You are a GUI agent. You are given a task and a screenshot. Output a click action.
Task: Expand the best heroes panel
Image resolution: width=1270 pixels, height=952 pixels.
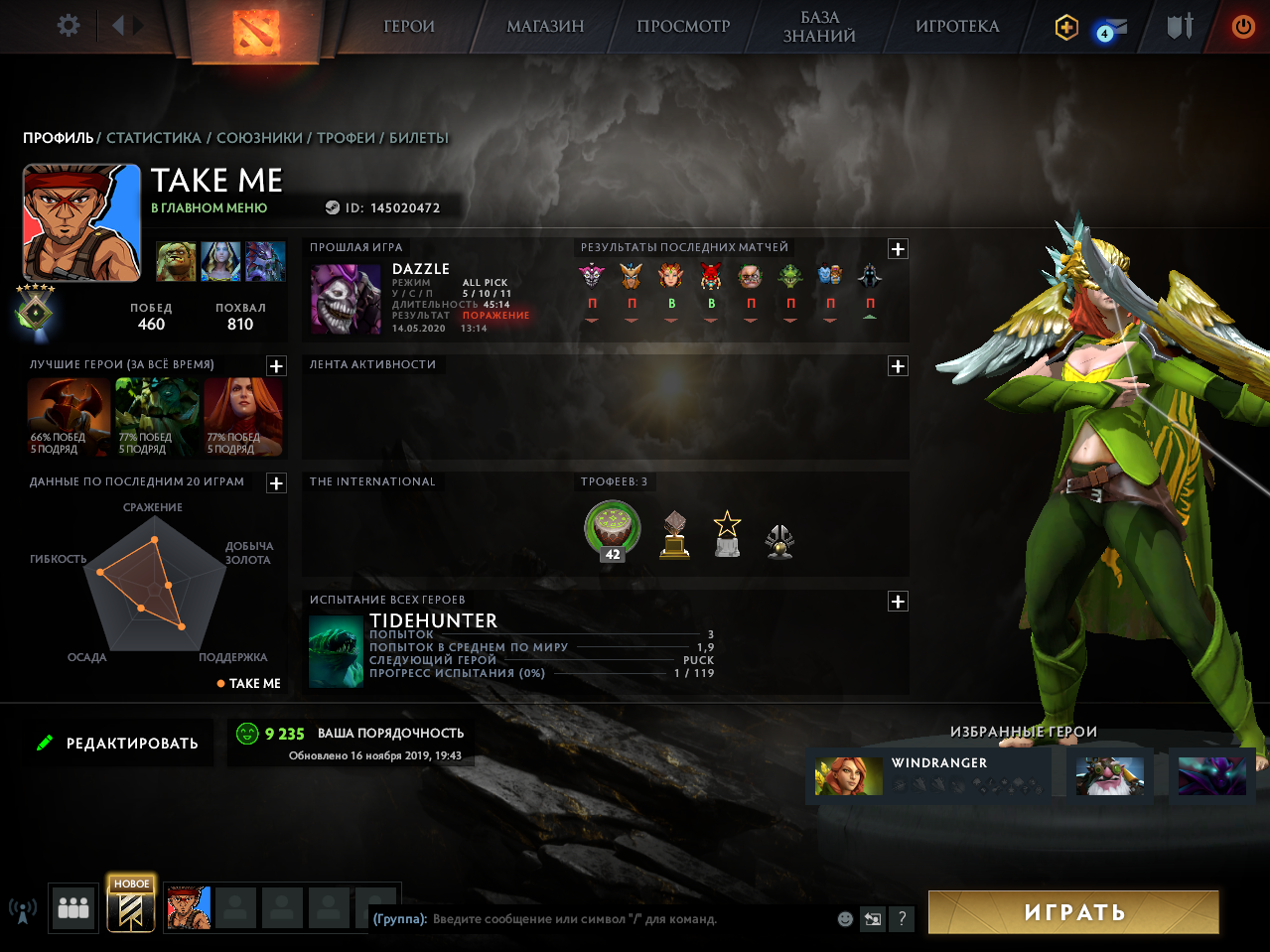(276, 366)
